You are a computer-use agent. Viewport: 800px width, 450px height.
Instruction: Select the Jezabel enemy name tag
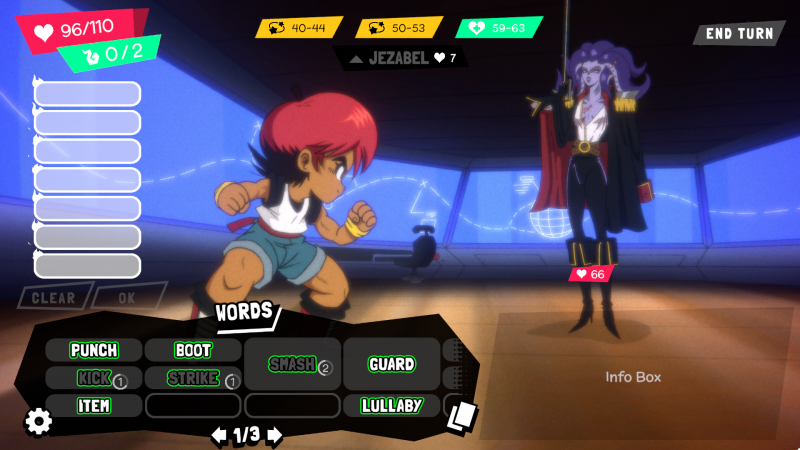pos(400,58)
